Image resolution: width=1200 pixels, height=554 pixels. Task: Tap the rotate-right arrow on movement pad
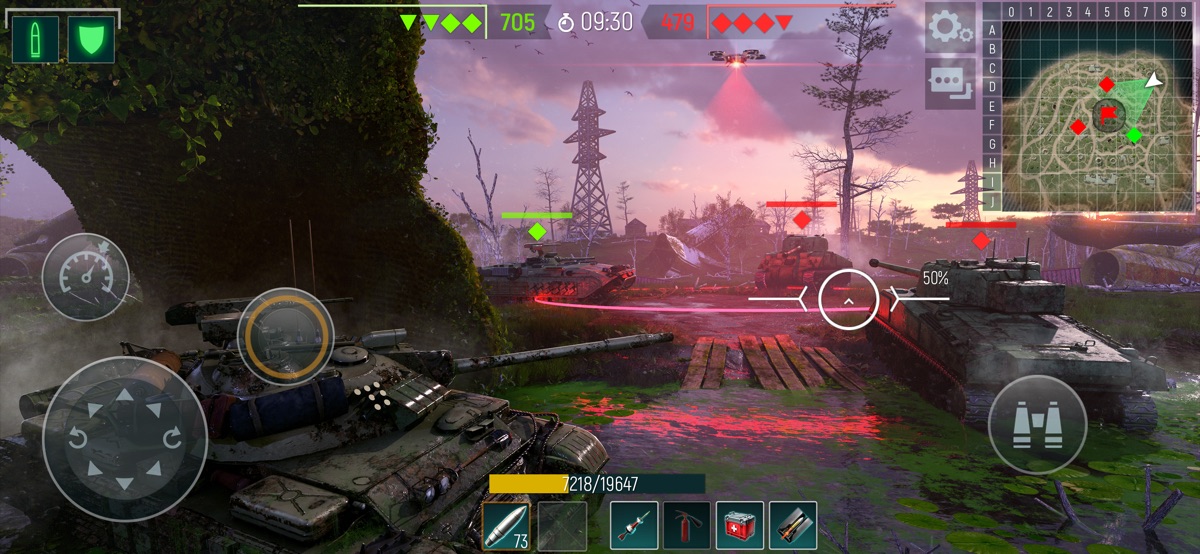pyautogui.click(x=171, y=438)
